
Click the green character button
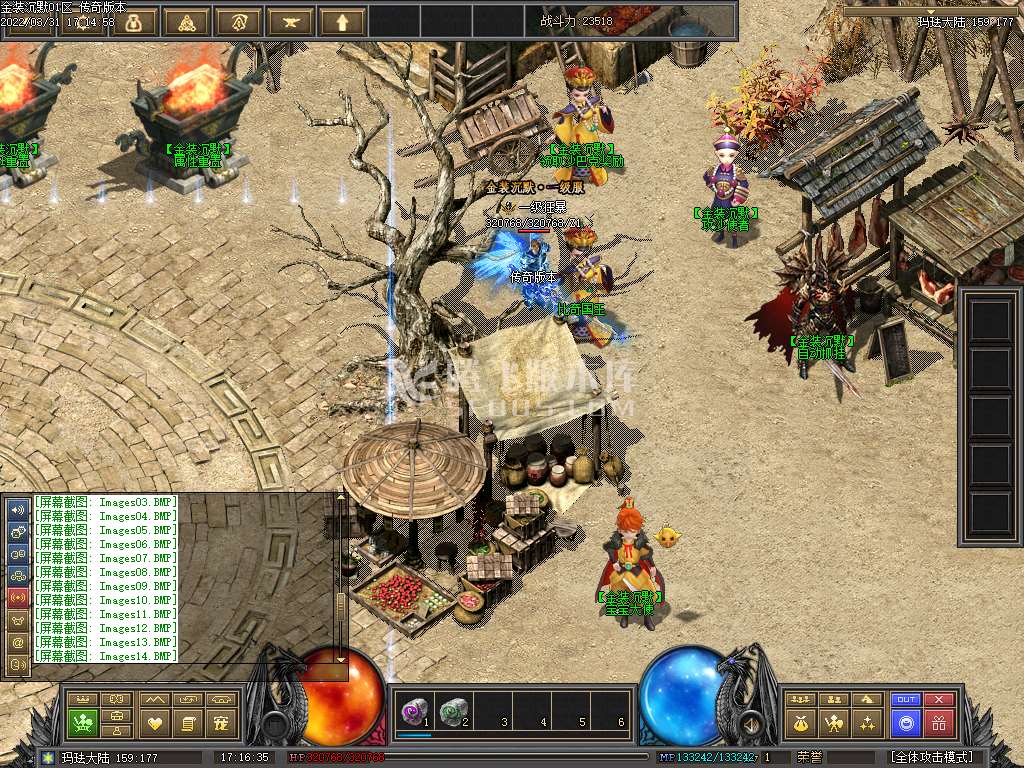[83, 722]
